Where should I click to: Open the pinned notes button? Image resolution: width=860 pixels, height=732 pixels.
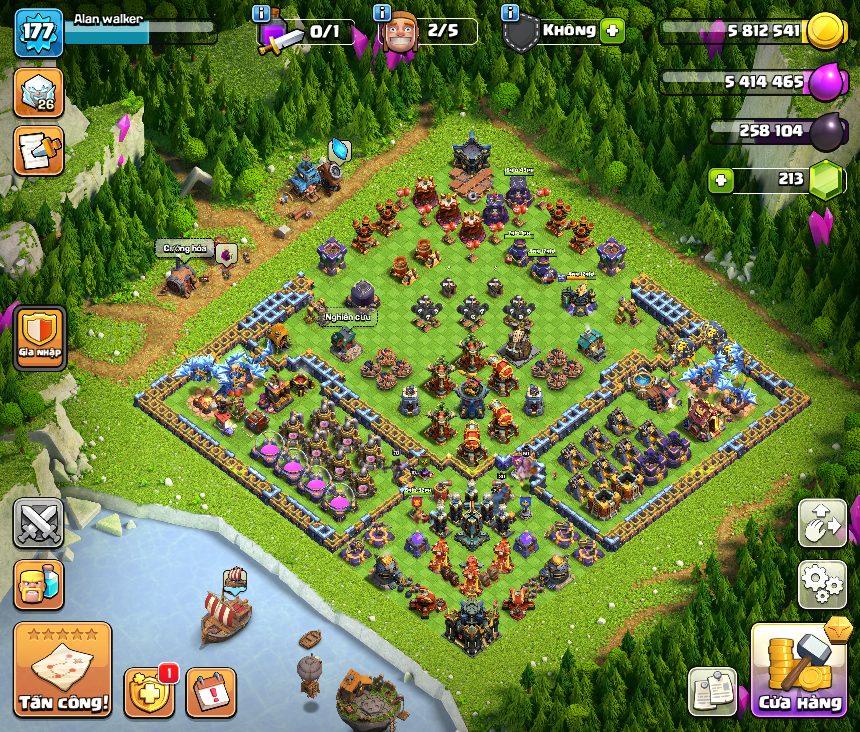(712, 691)
